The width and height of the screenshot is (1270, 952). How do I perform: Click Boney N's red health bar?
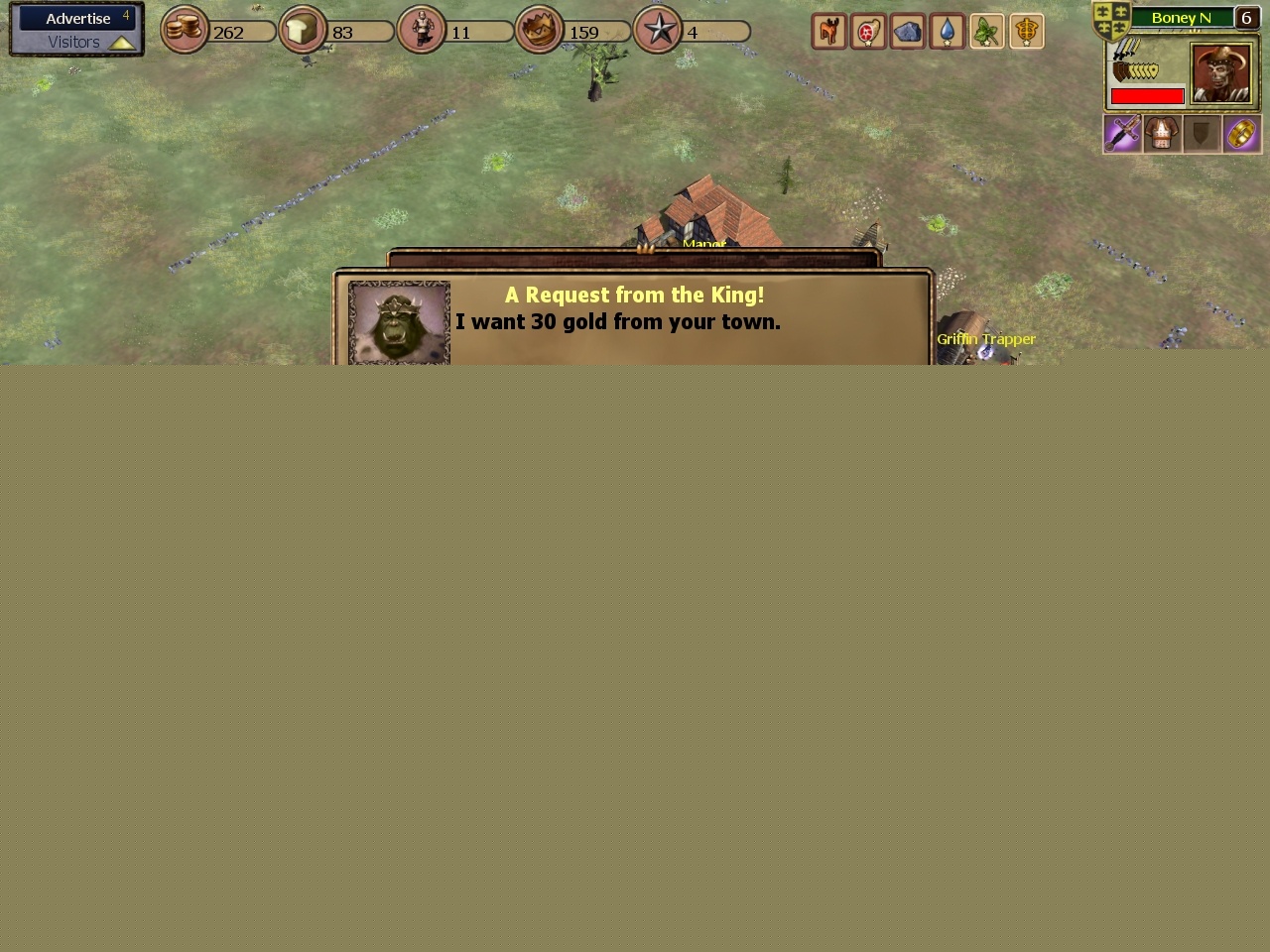pyautogui.click(x=1148, y=96)
